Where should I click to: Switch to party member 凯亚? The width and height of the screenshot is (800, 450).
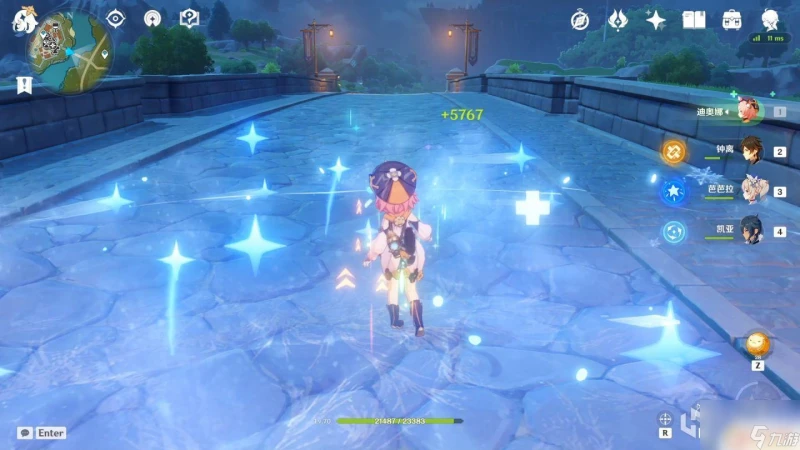(749, 229)
